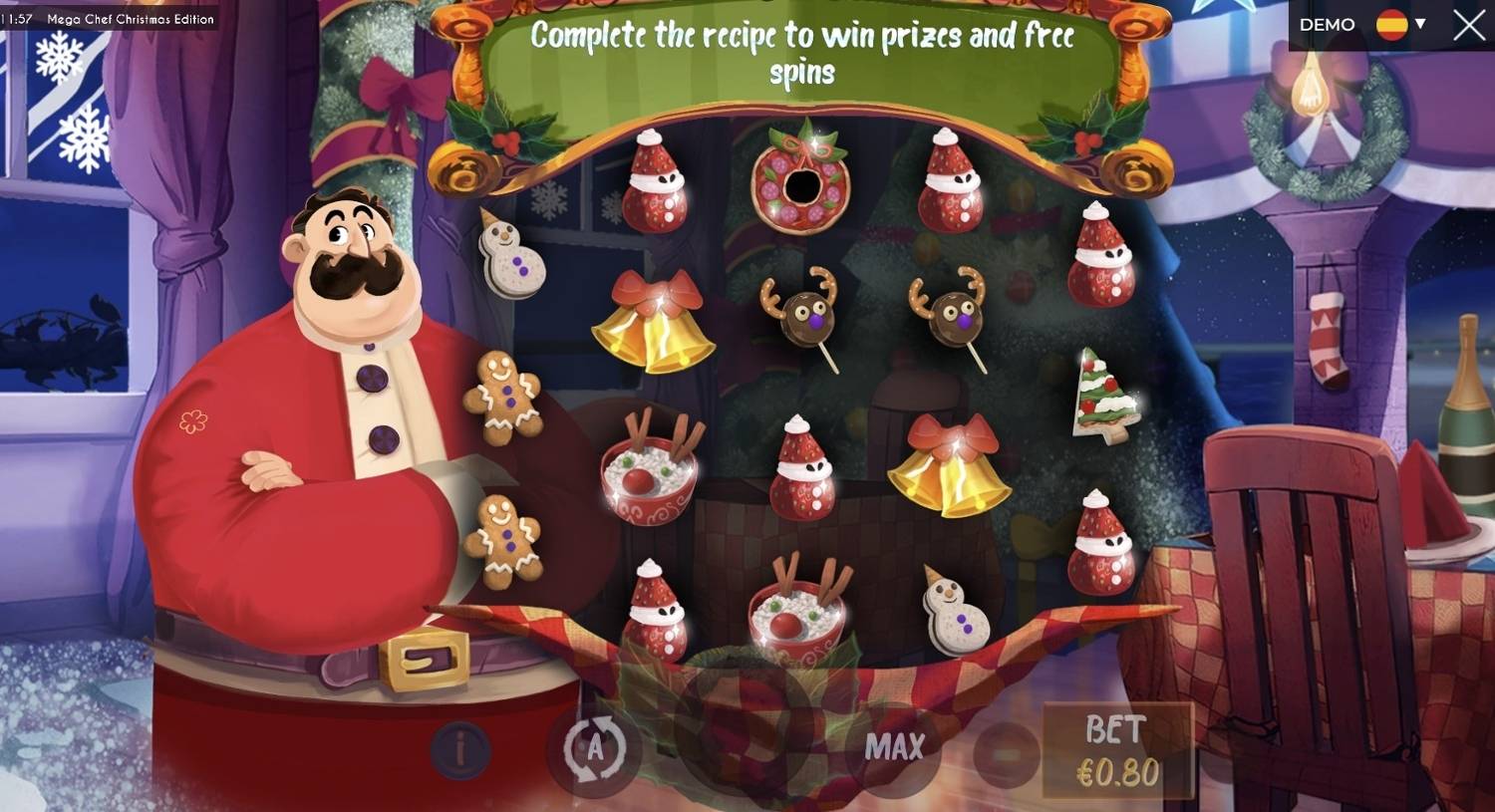The image size is (1495, 812).
Task: Click the DEMO mode label
Action: (x=1327, y=23)
